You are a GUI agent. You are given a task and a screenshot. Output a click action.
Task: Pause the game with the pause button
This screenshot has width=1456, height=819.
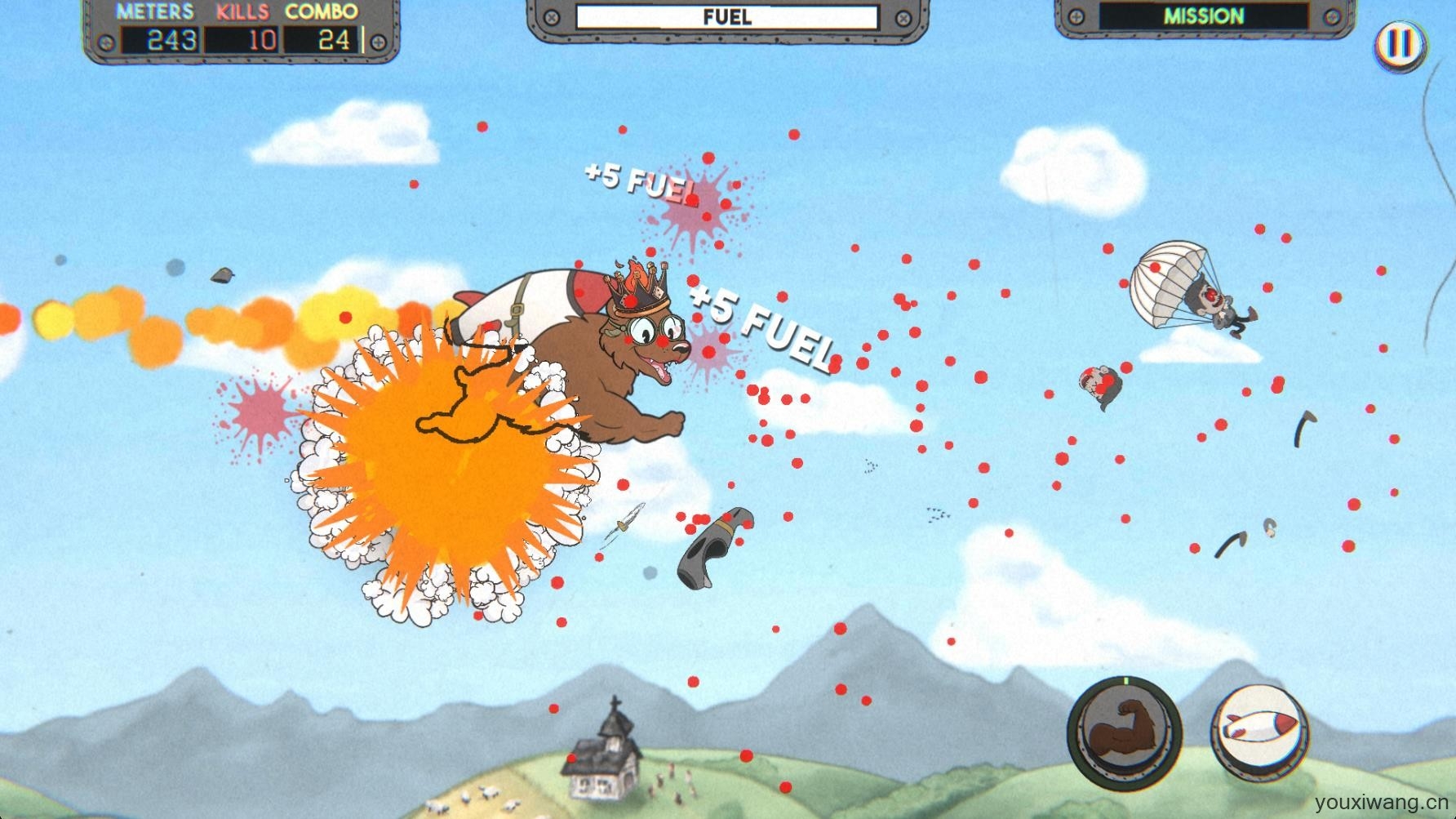1401,42
